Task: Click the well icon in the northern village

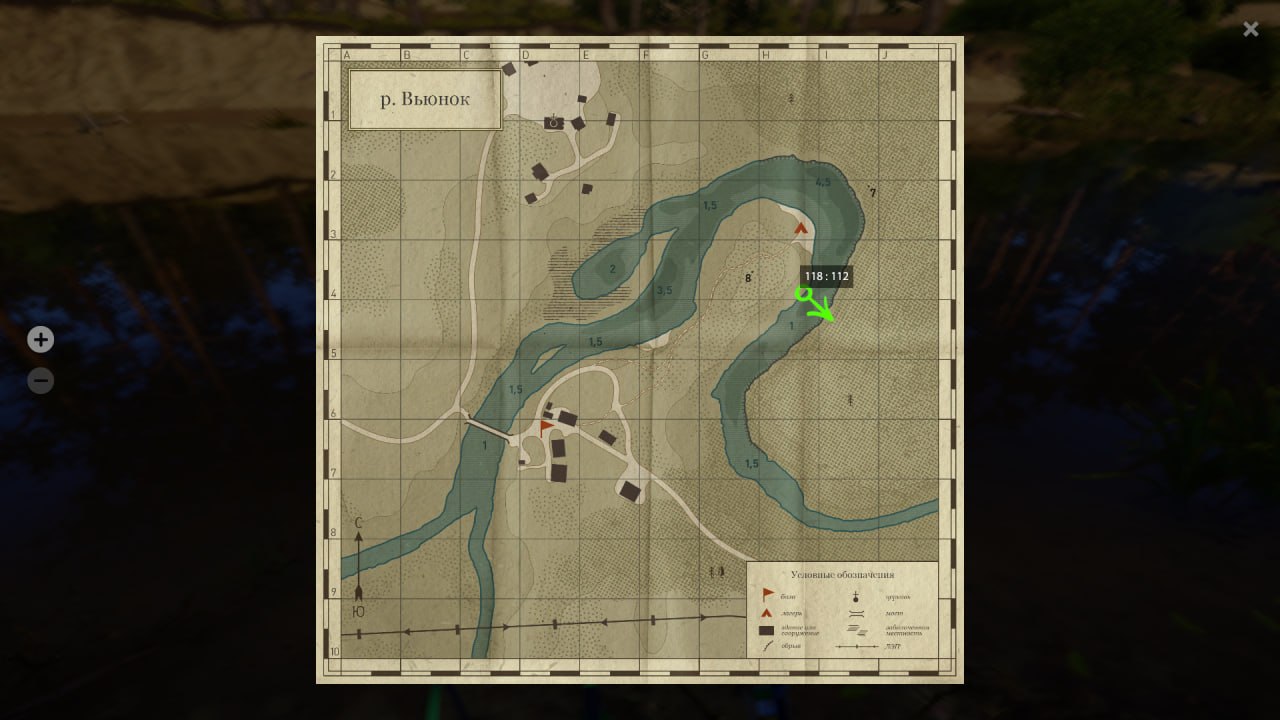Action: 553,121
